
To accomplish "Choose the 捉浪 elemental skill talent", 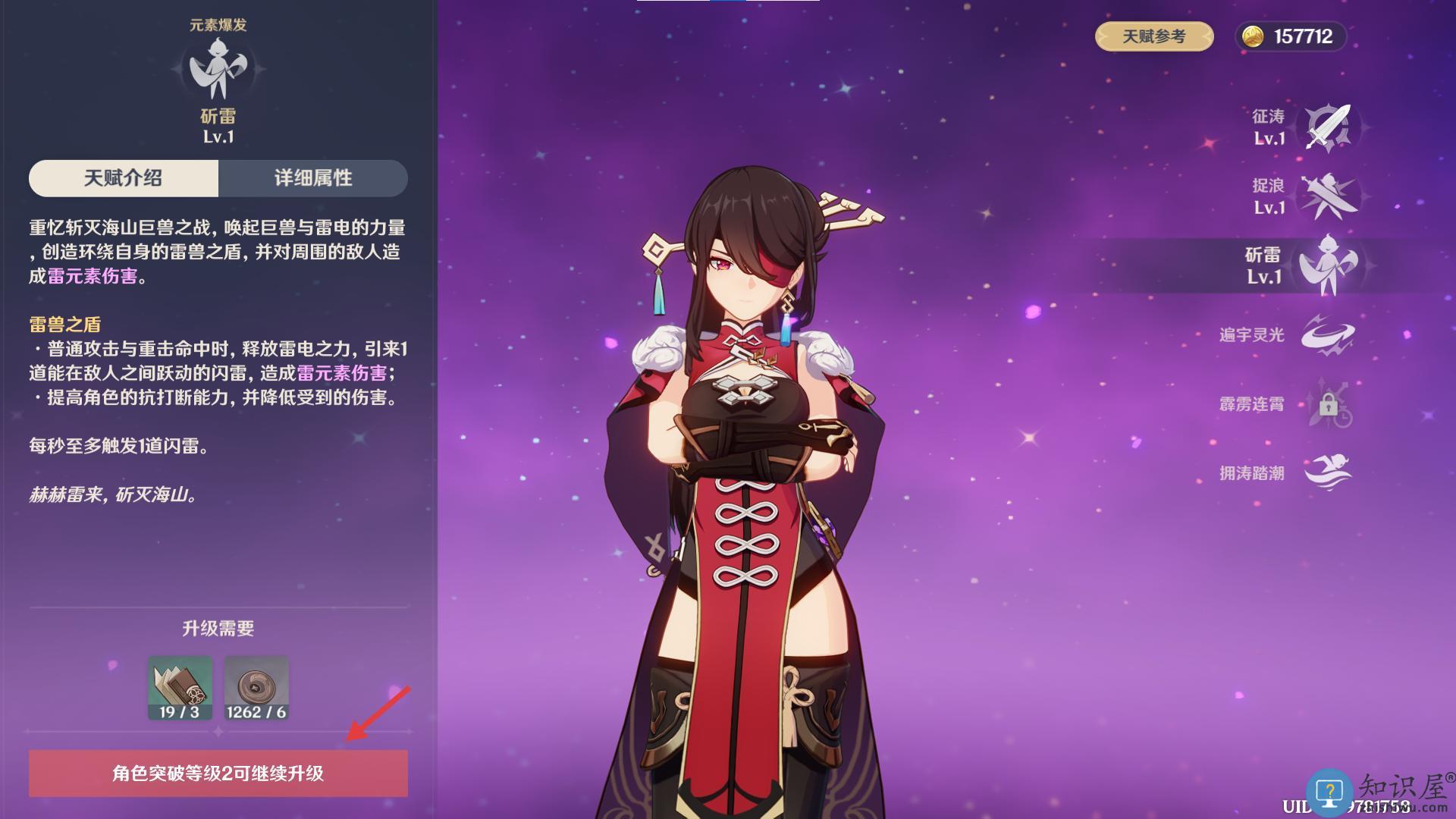I will pos(1329,196).
